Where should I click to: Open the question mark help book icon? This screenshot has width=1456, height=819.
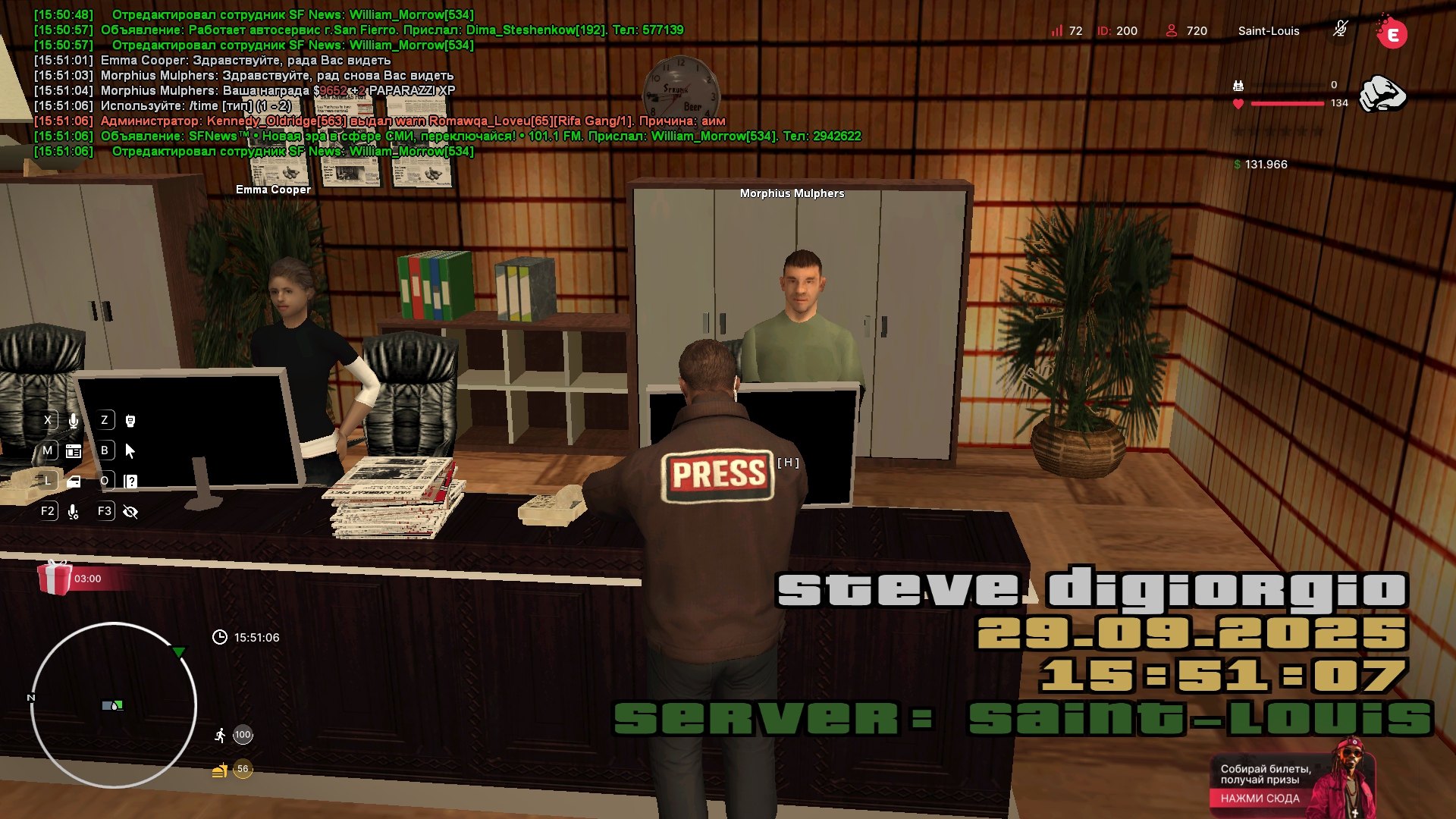130,482
